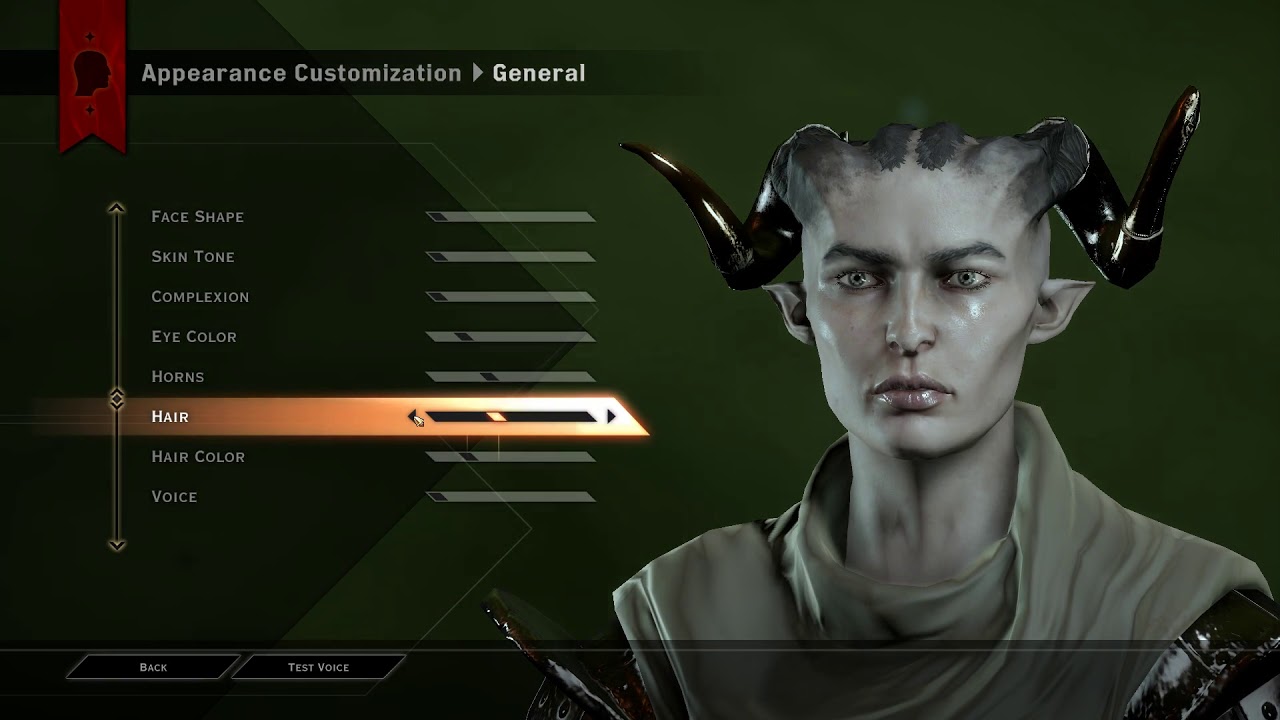The height and width of the screenshot is (720, 1280).
Task: Adjust the Horns slider
Action: coord(510,377)
